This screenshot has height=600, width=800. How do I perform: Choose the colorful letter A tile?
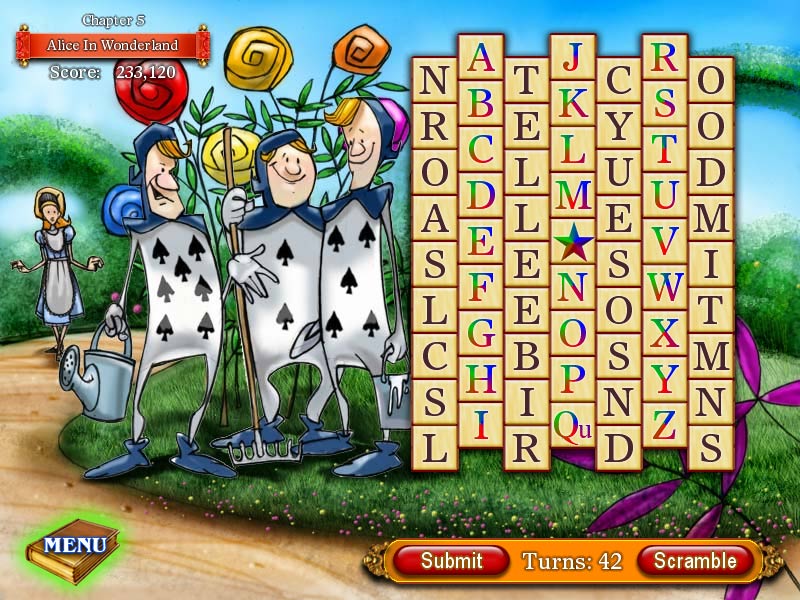pyautogui.click(x=481, y=57)
